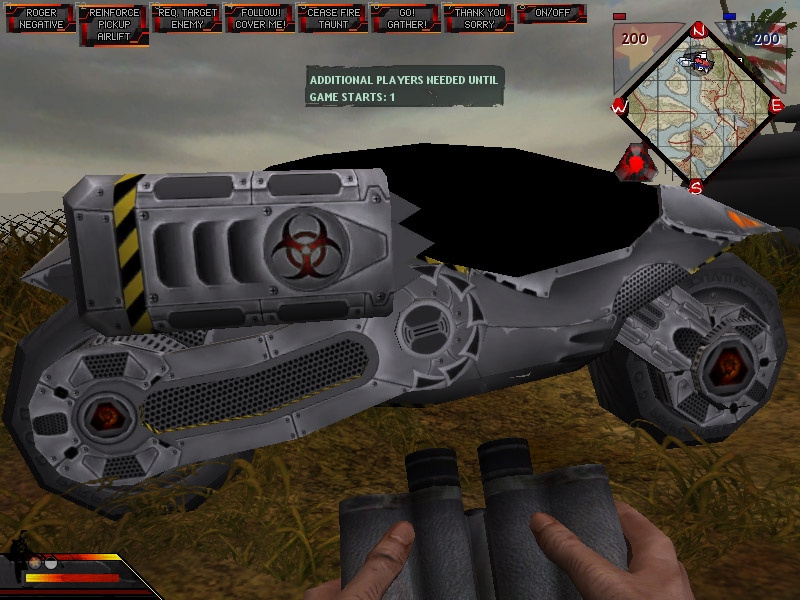Viewport: 800px width, 600px height.
Task: Click the Cease Fire / Taunt button
Action: (x=333, y=19)
